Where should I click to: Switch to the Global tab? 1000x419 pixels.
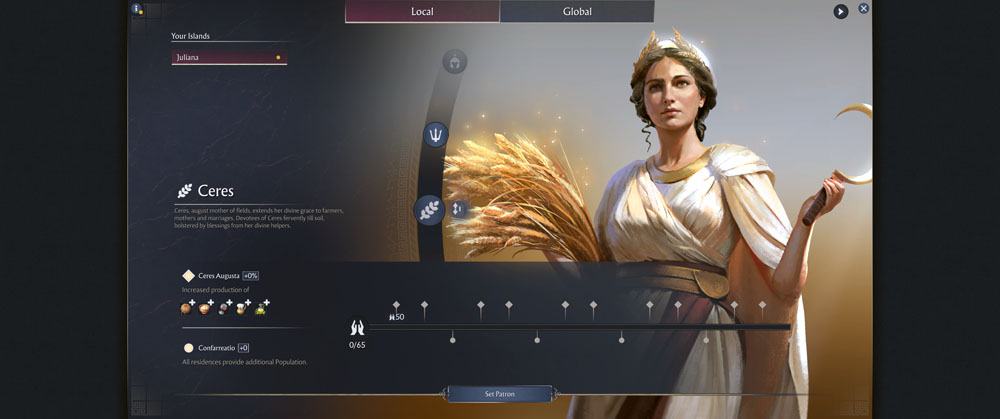click(577, 12)
